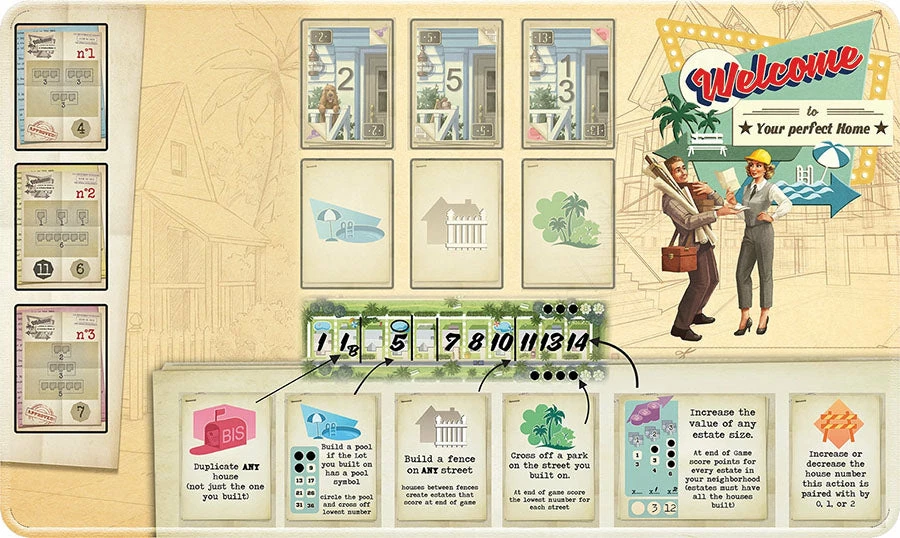Select the roadwork barrier reference card

click(x=834, y=456)
